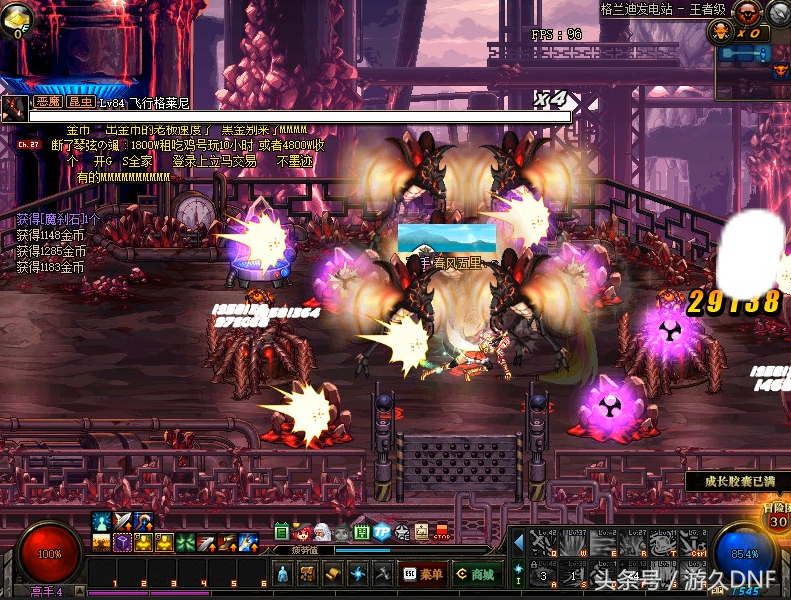Click the crossed hammers icon

click(x=383, y=574)
